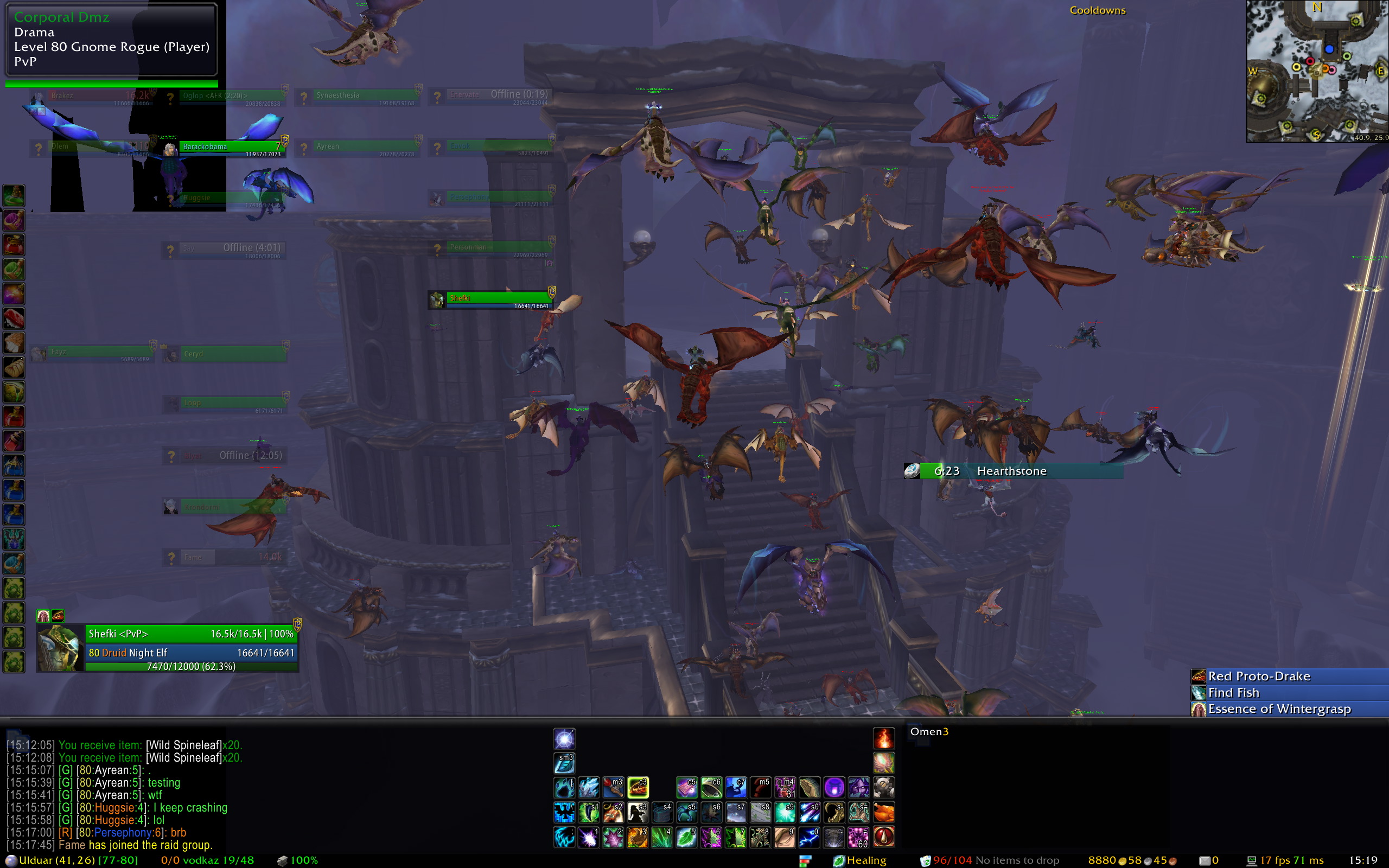Open the Healing spec panel on info bar
The image size is (1389, 868).
[x=860, y=860]
